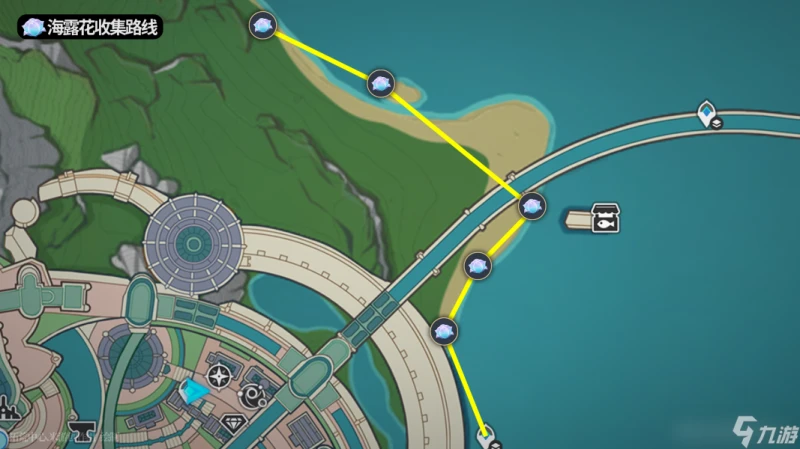Image resolution: width=800 pixels, height=449 pixels.
Task: Click the teleport waypoint on the aqueduct
Action: [707, 114]
